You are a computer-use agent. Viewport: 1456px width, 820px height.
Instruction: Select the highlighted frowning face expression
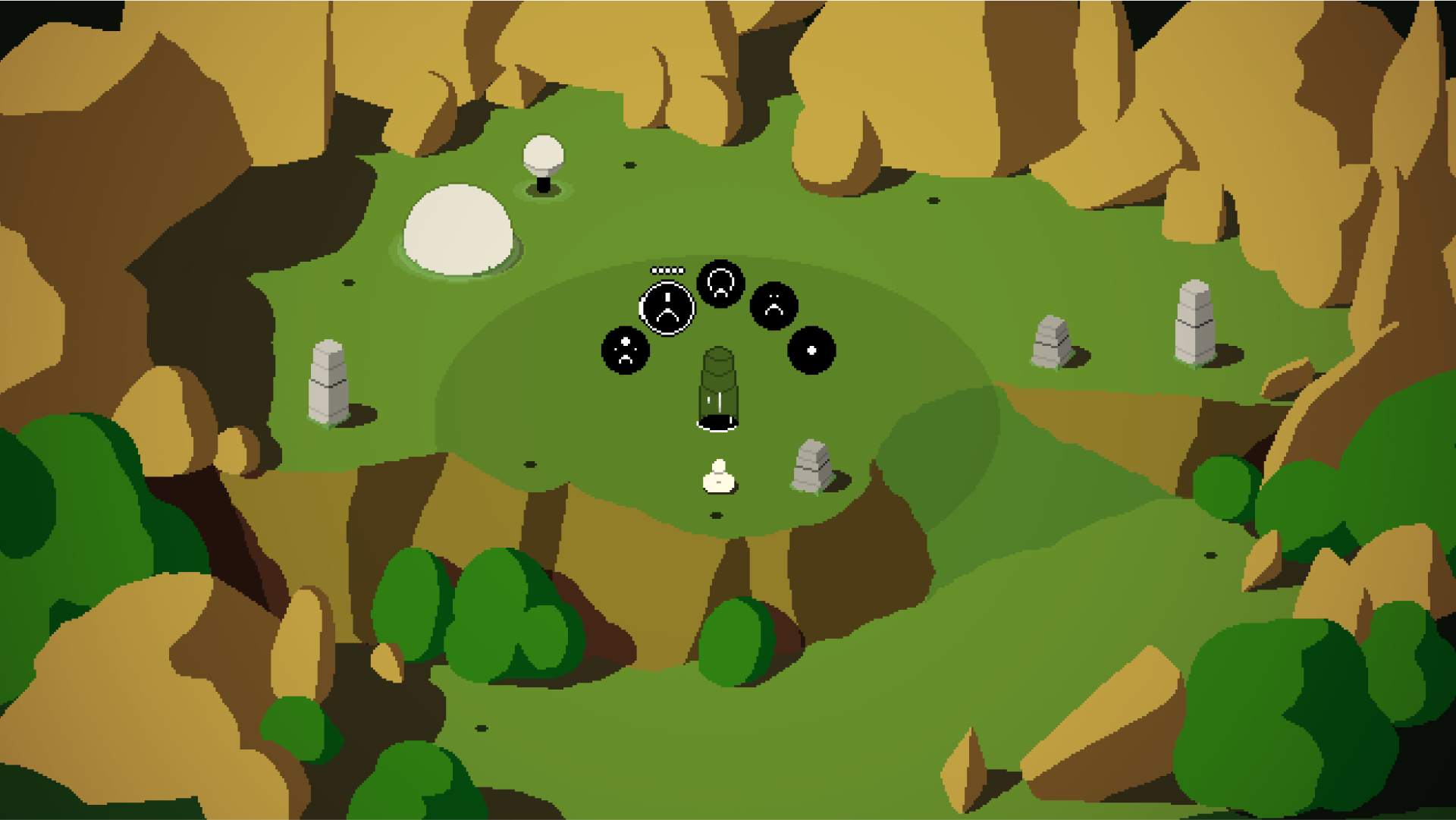point(667,307)
